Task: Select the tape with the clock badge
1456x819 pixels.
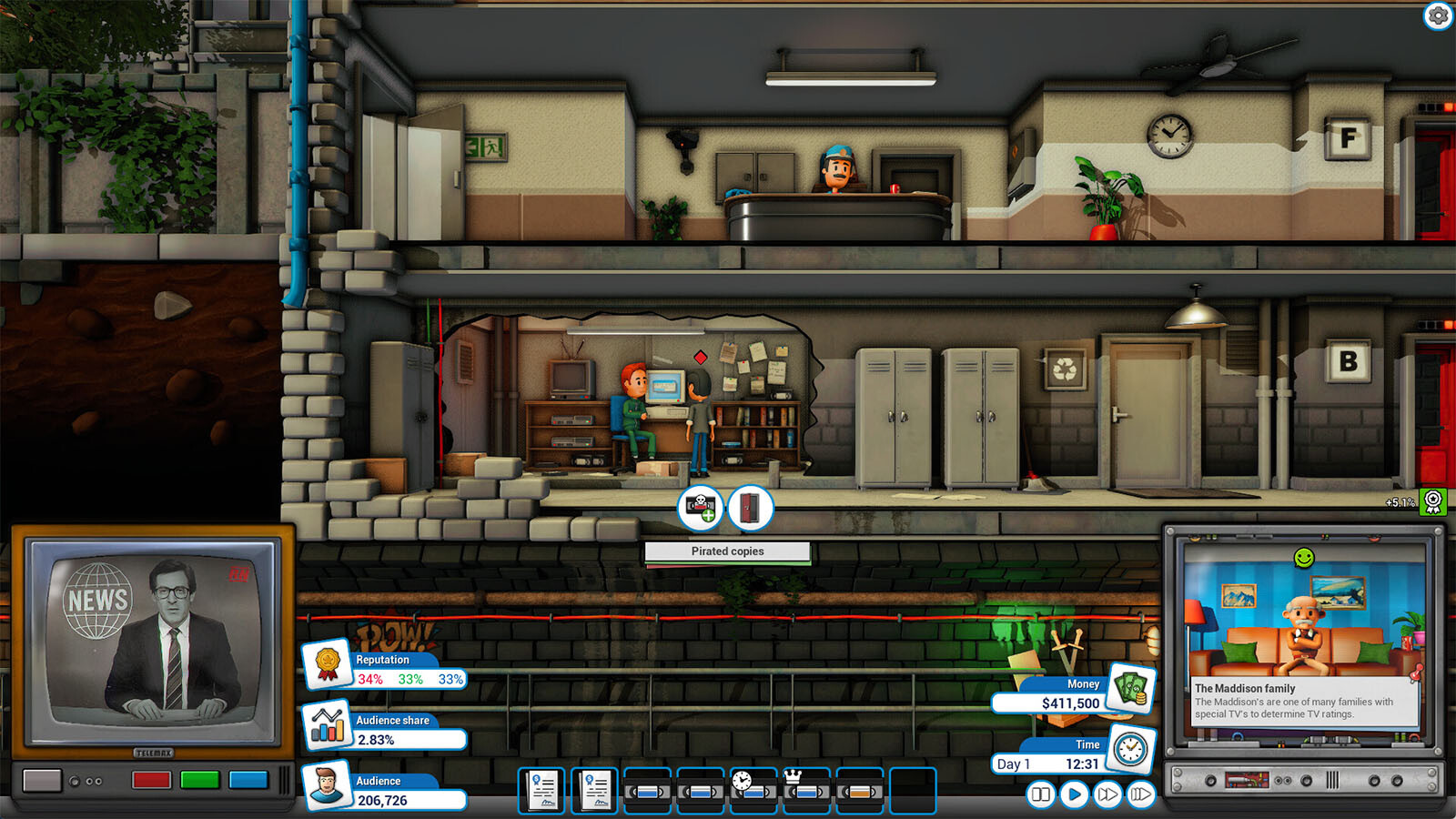Action: [753, 791]
